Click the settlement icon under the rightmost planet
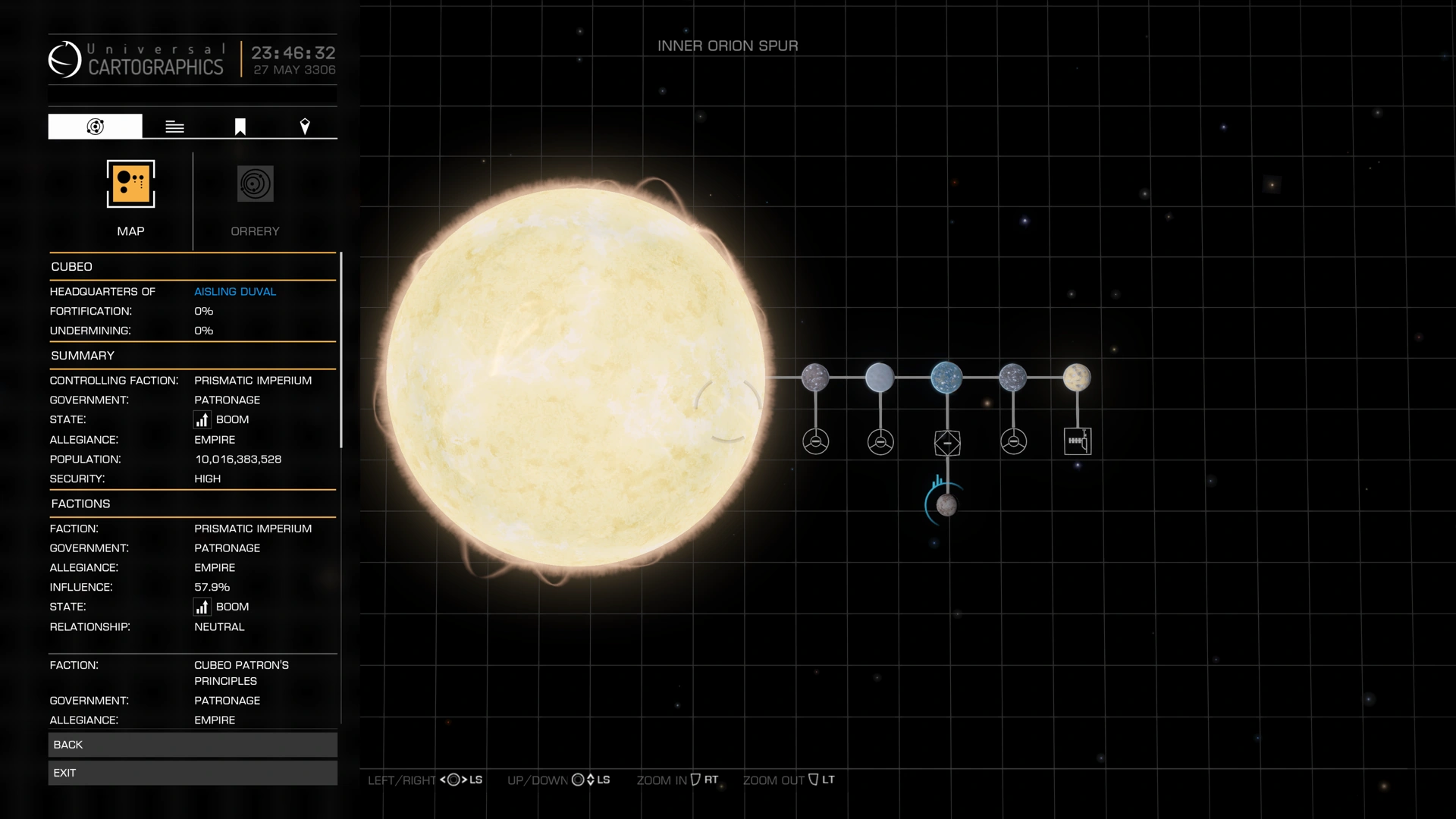Screen dimensions: 1456x819 pos(1078,441)
